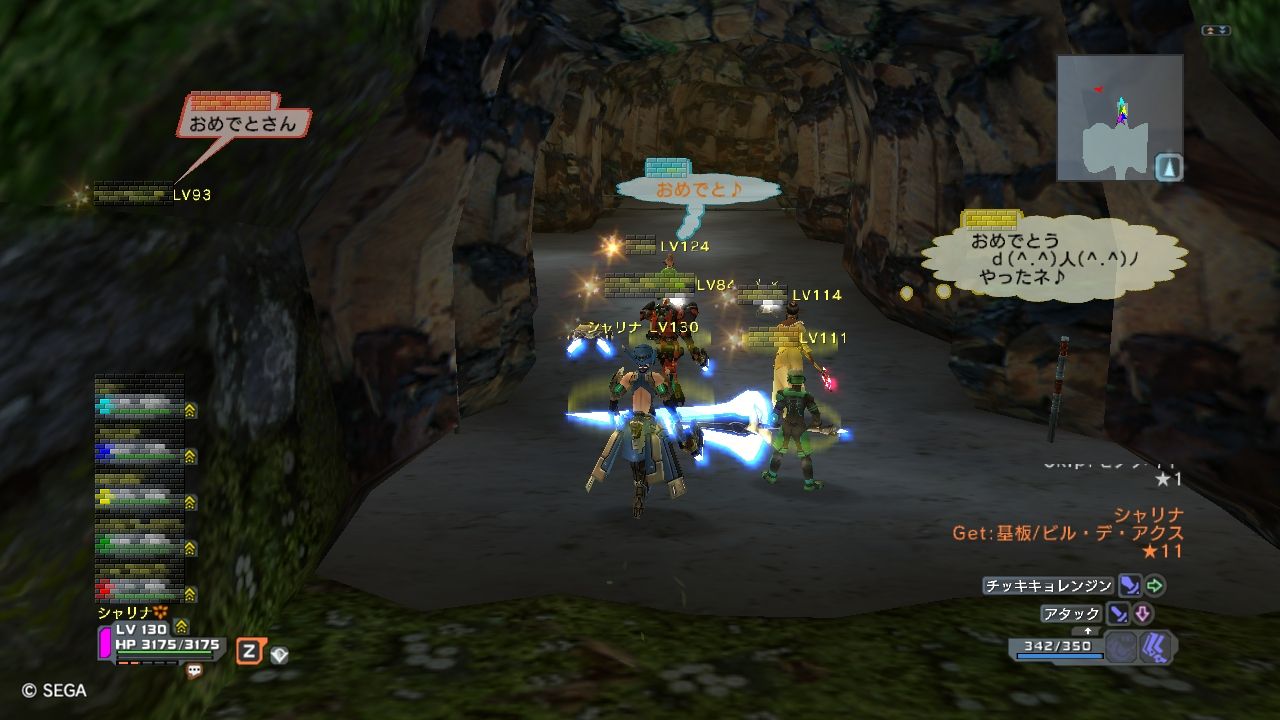Choose the yellow-marked party member

(x=140, y=496)
